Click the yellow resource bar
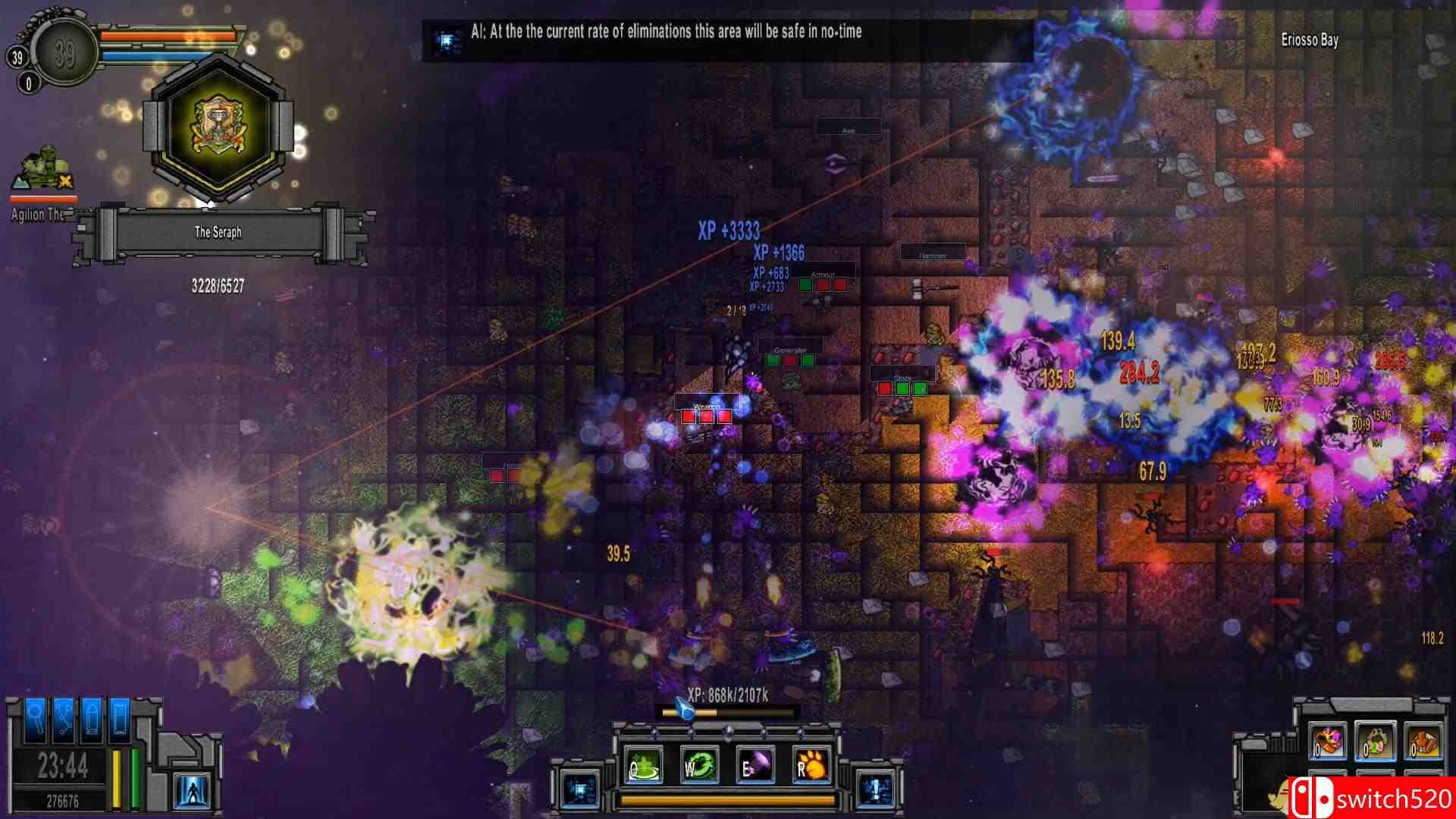The height and width of the screenshot is (819, 1456). [117, 777]
